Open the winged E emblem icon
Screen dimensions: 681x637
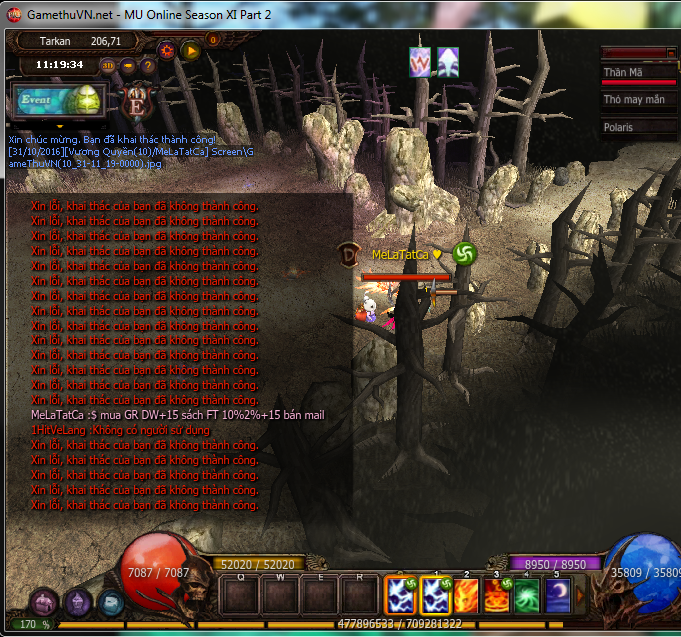[x=136, y=101]
